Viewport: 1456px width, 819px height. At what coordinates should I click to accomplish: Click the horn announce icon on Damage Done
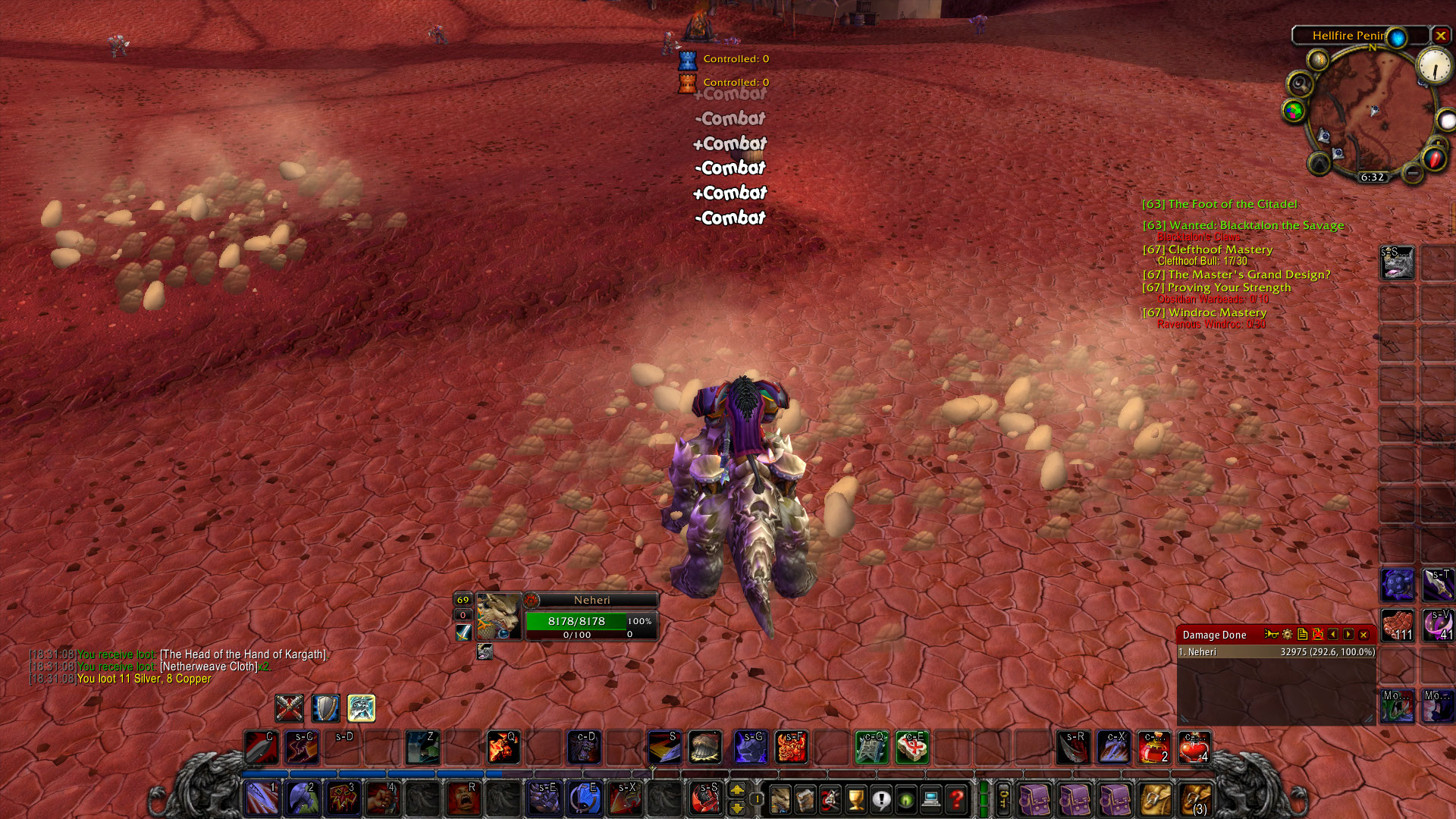(x=1272, y=634)
